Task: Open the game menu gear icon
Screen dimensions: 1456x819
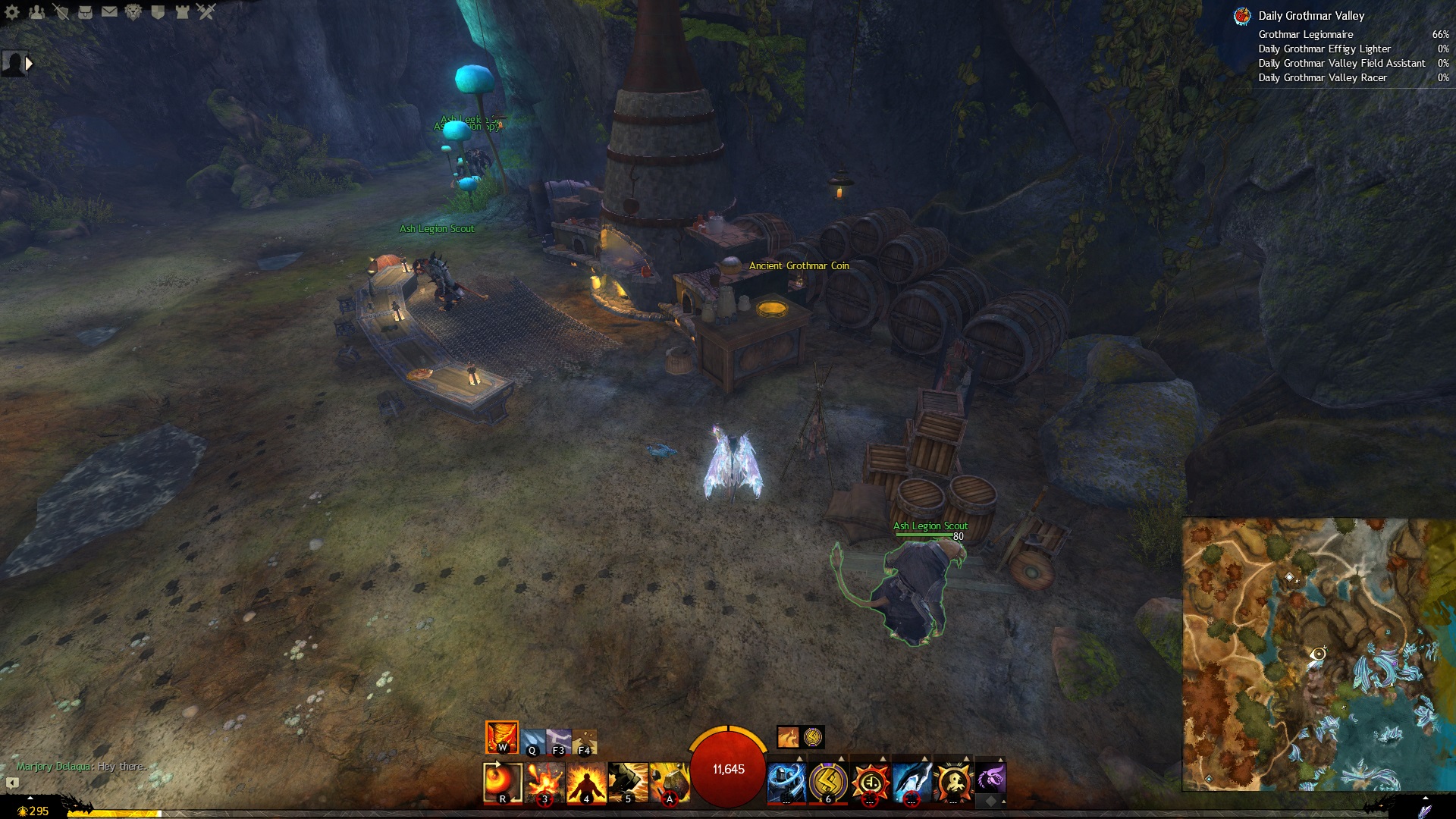Action: coord(12,11)
